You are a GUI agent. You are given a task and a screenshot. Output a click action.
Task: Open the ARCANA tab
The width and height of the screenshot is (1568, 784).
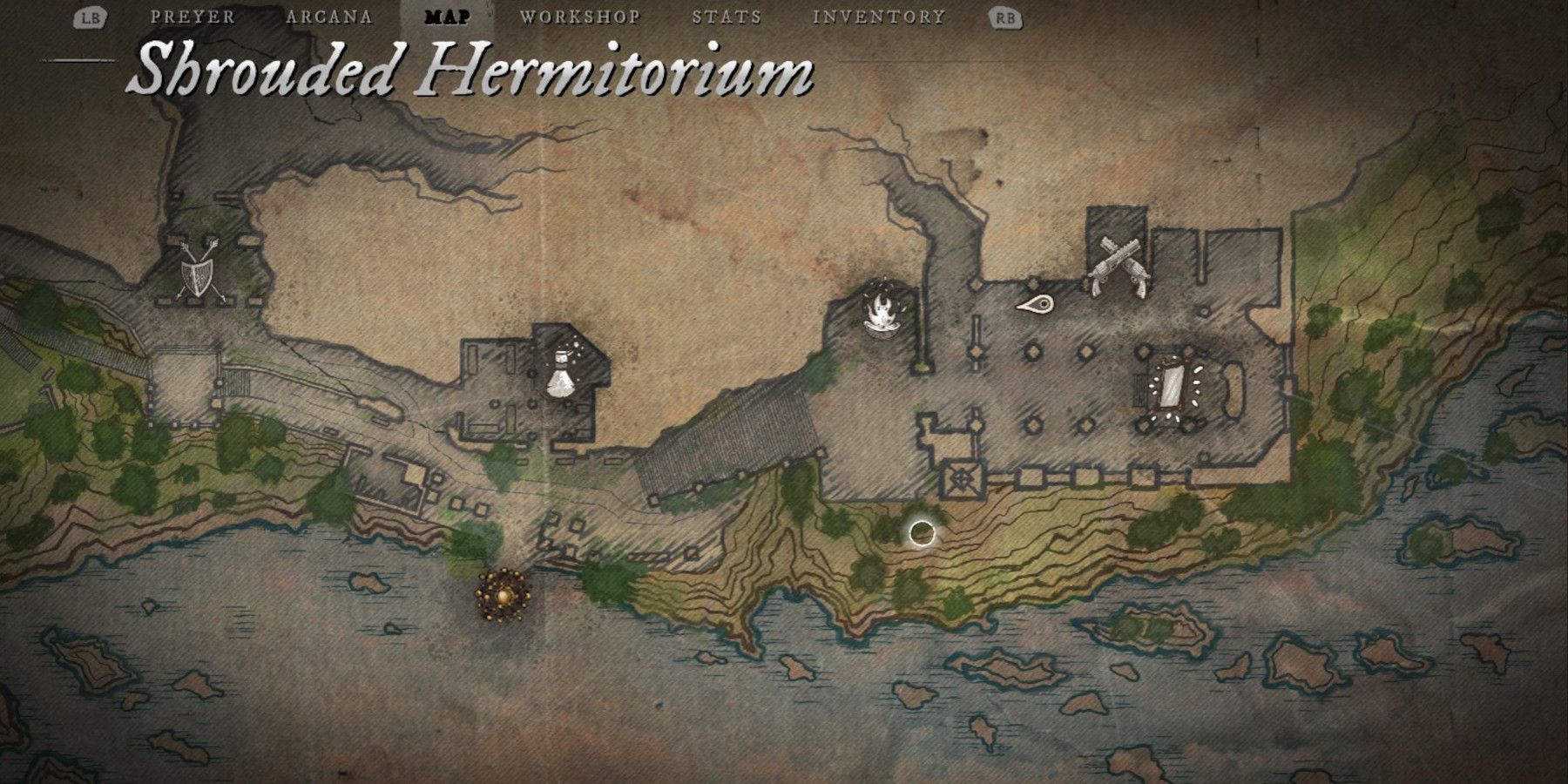click(328, 15)
